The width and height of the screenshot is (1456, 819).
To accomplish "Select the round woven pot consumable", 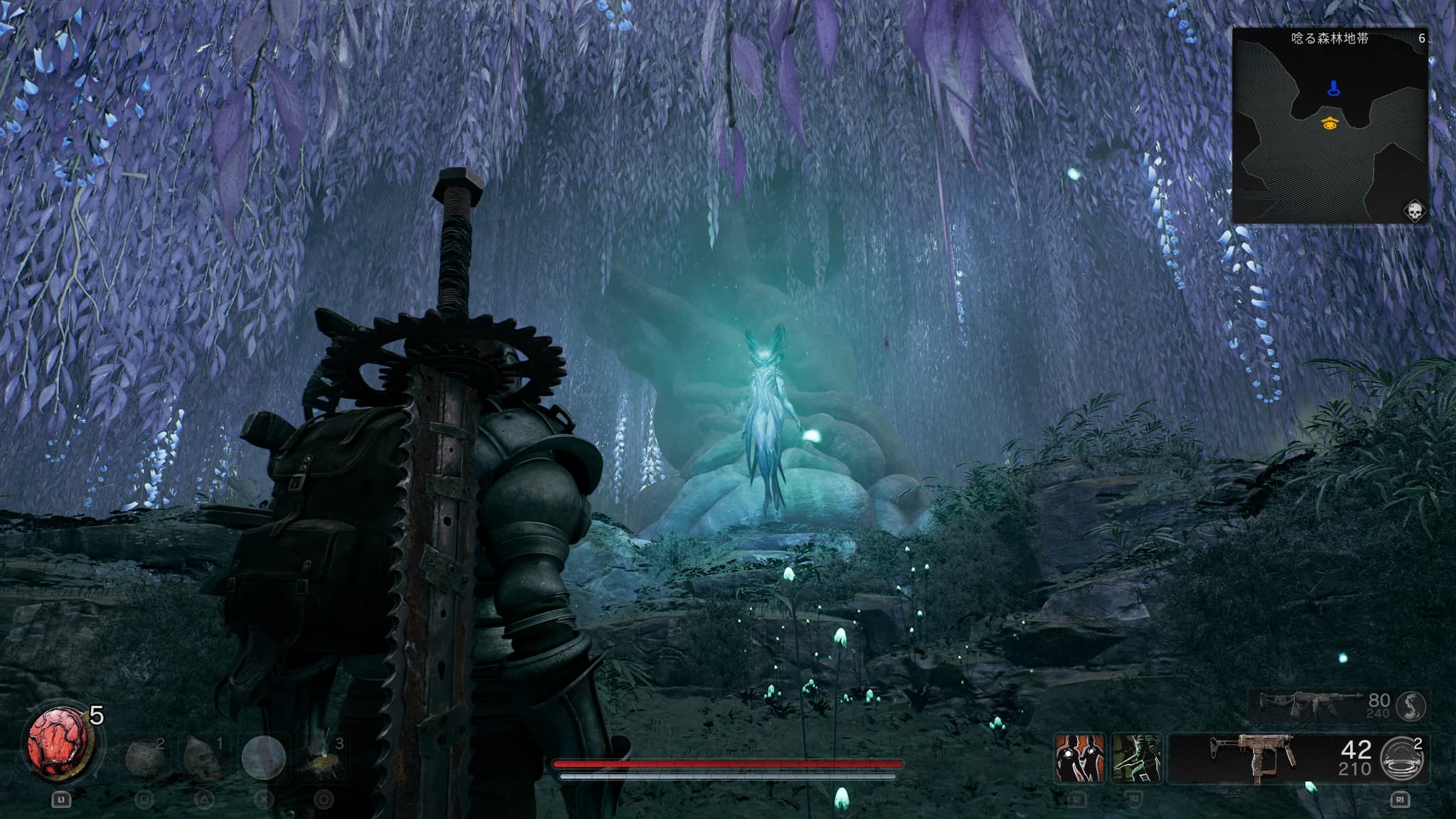I will [x=145, y=758].
